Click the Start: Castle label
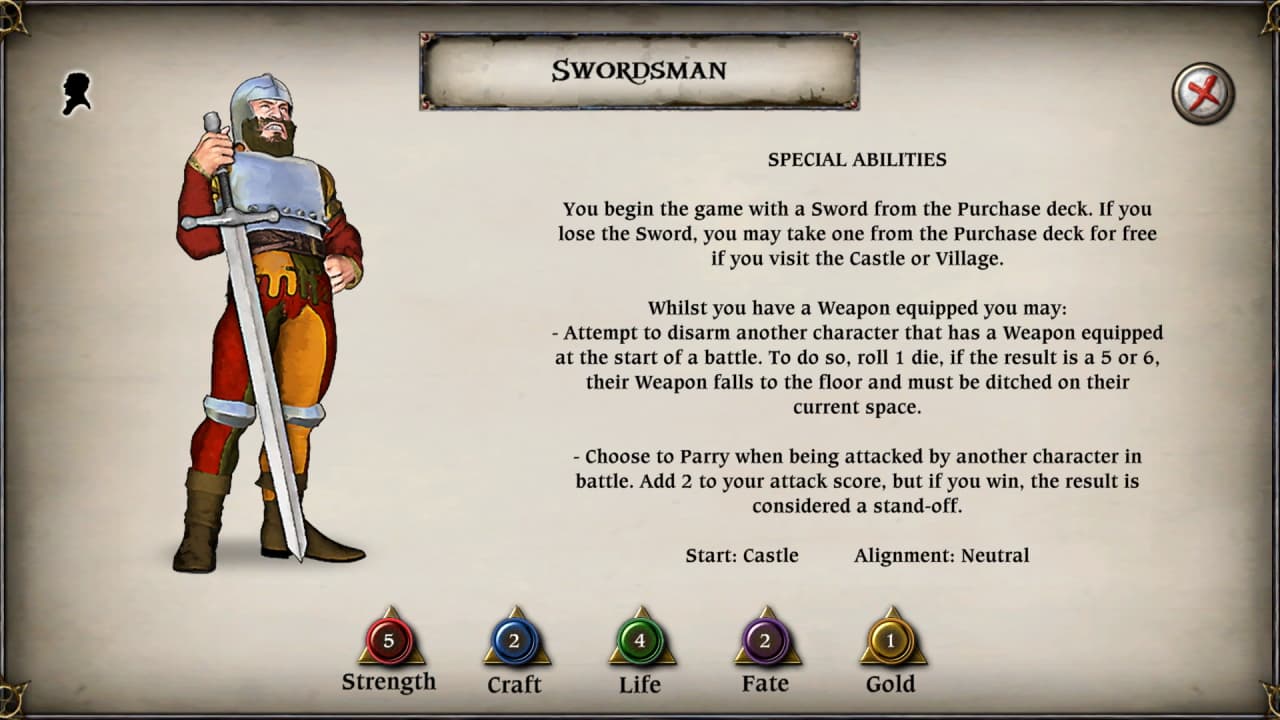 pos(743,555)
